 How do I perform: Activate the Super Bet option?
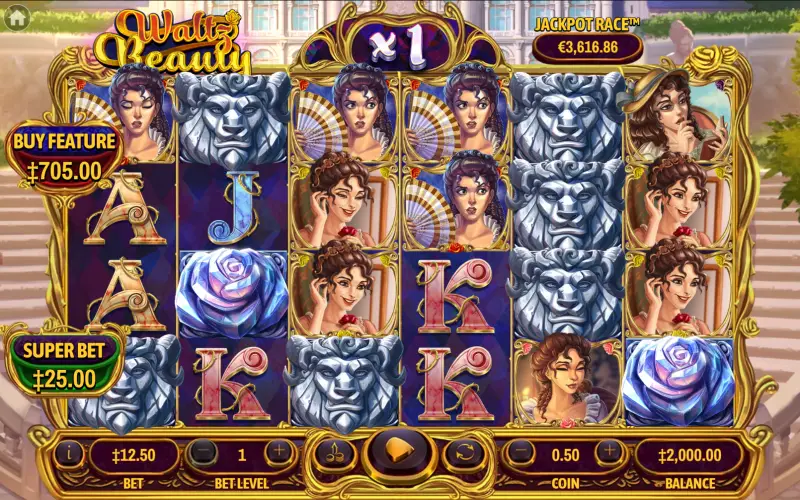click(62, 365)
